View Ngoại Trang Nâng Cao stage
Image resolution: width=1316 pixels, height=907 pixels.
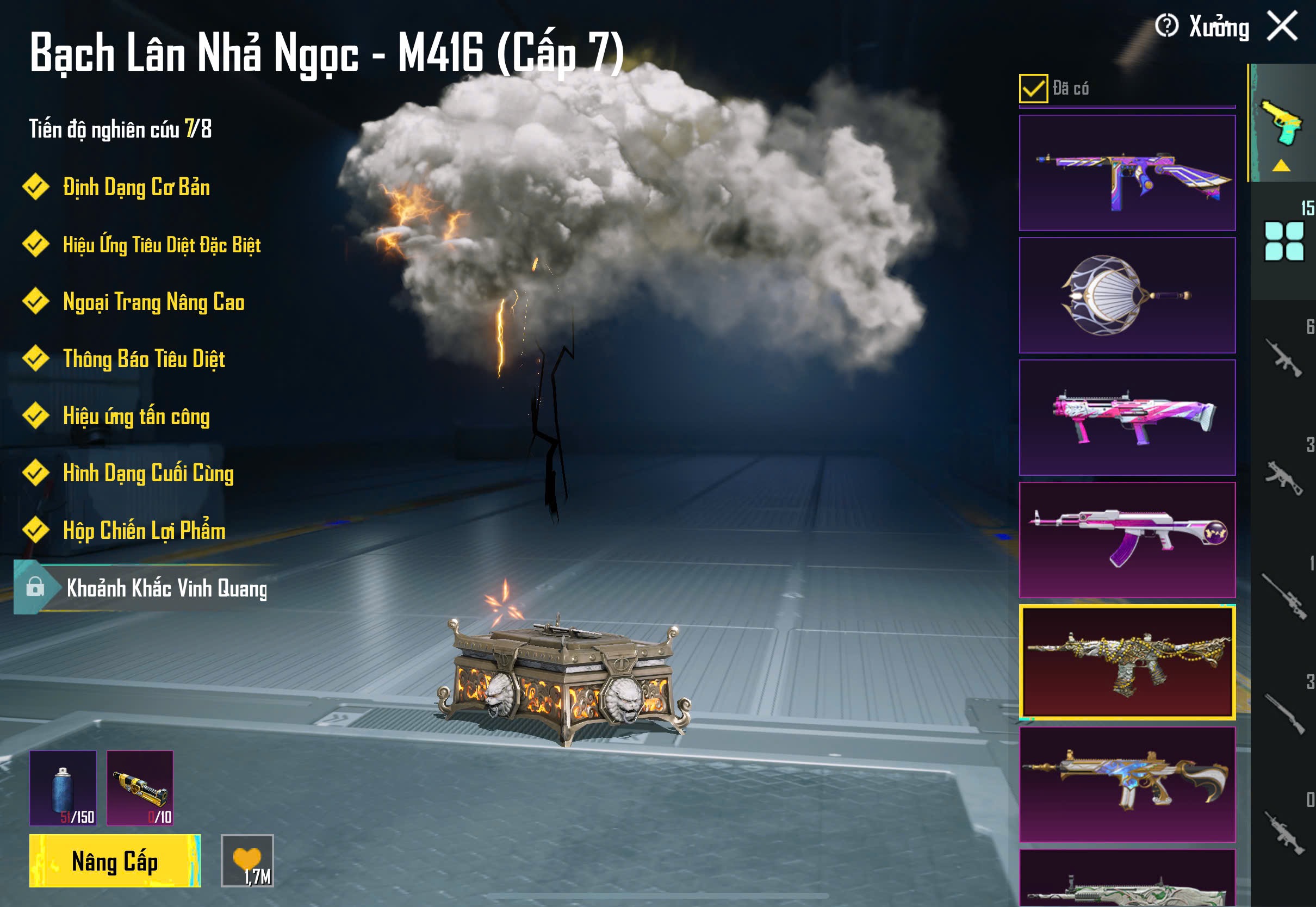point(153,302)
